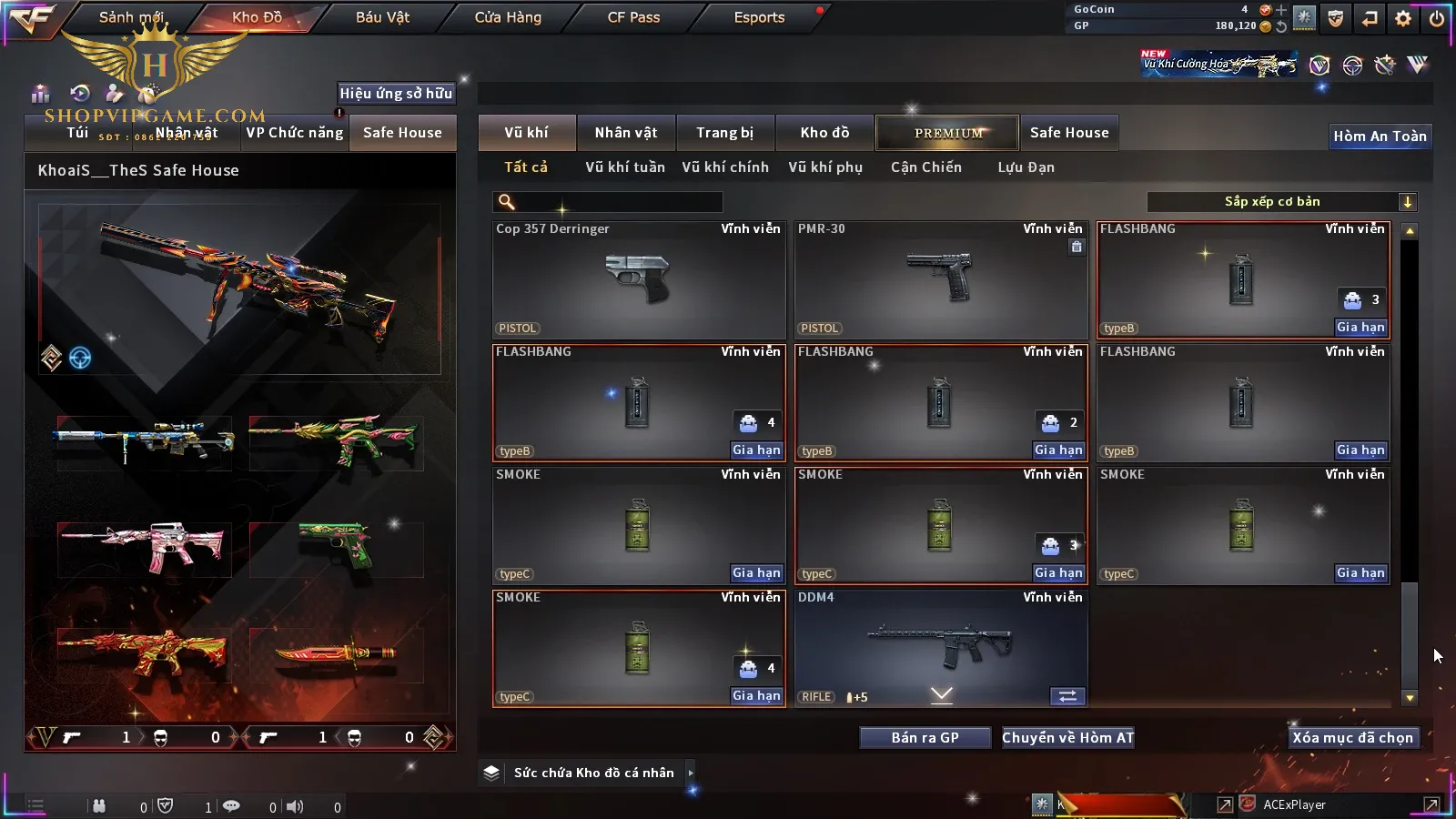
Task: Open the Báu Vật menu
Action: pos(382,17)
